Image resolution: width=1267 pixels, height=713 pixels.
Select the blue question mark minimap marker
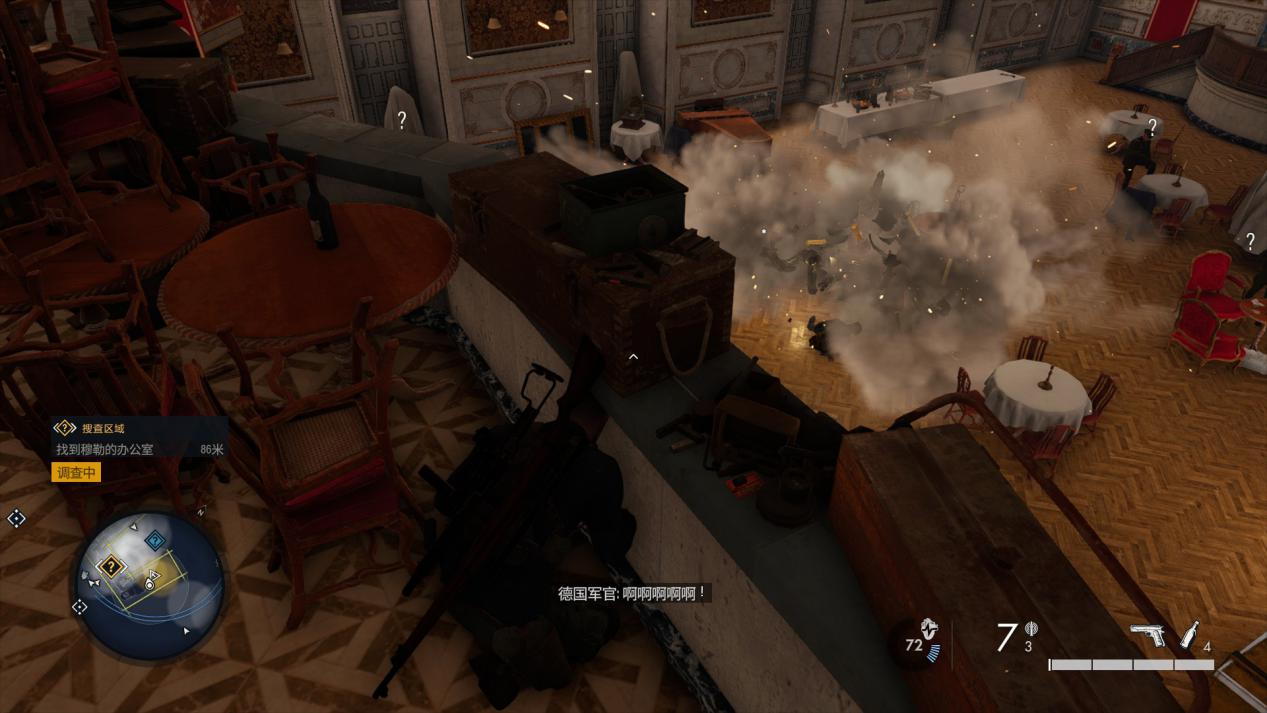tap(155, 540)
